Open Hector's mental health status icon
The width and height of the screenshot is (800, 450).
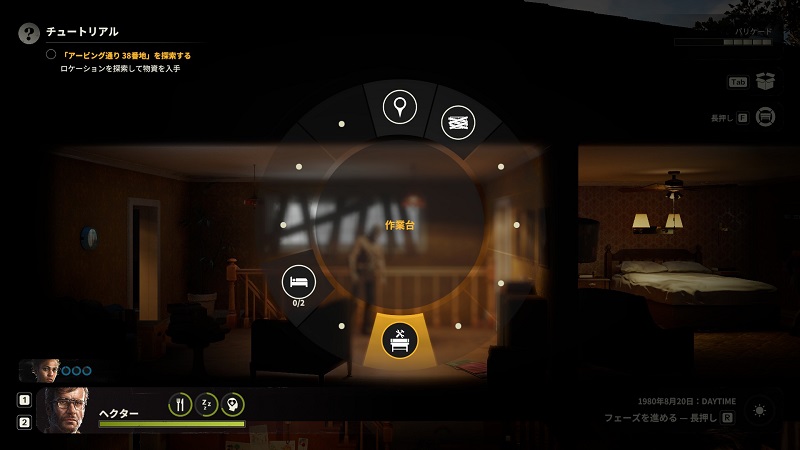click(x=232, y=405)
